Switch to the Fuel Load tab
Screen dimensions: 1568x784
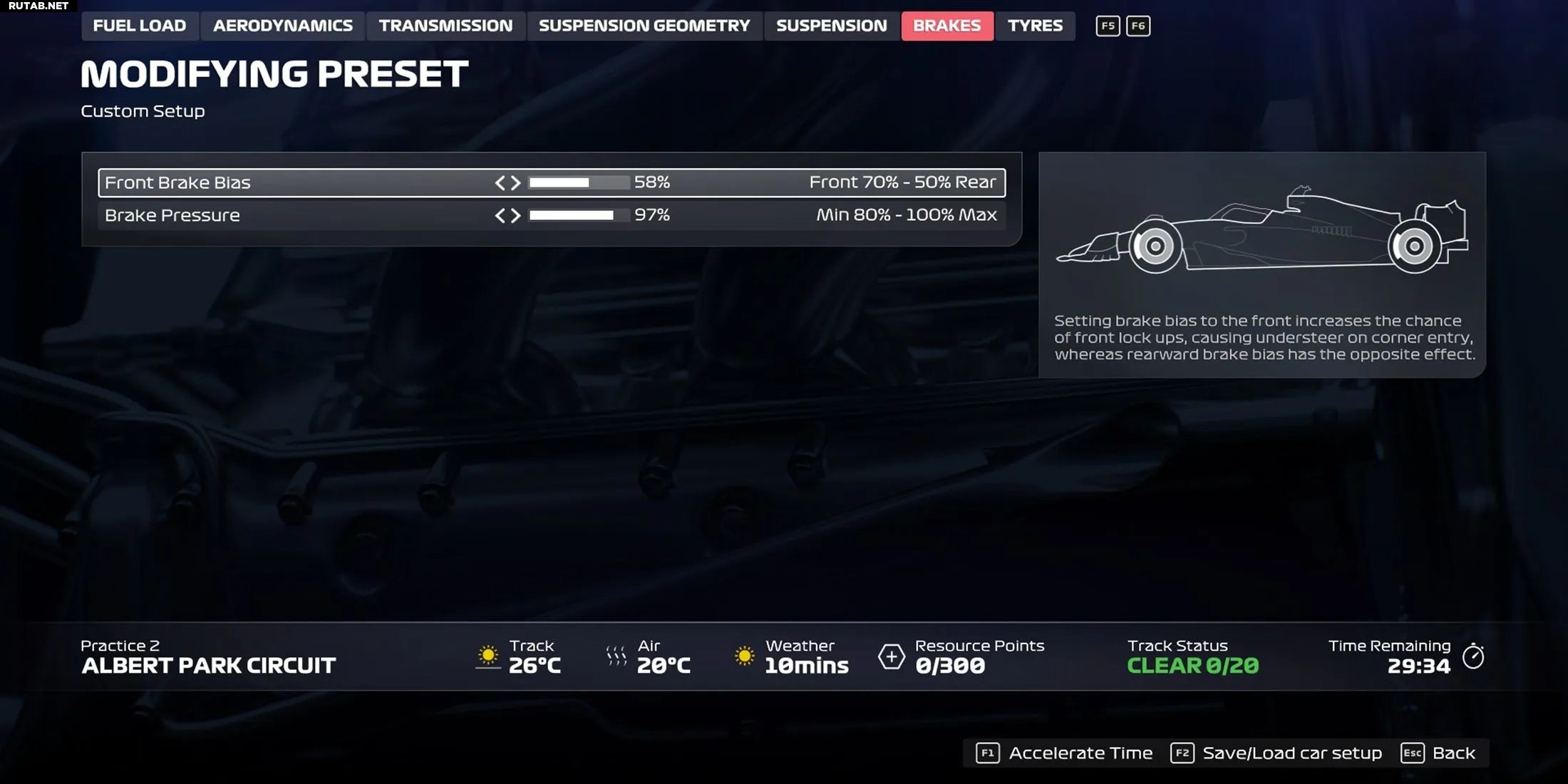coord(140,26)
